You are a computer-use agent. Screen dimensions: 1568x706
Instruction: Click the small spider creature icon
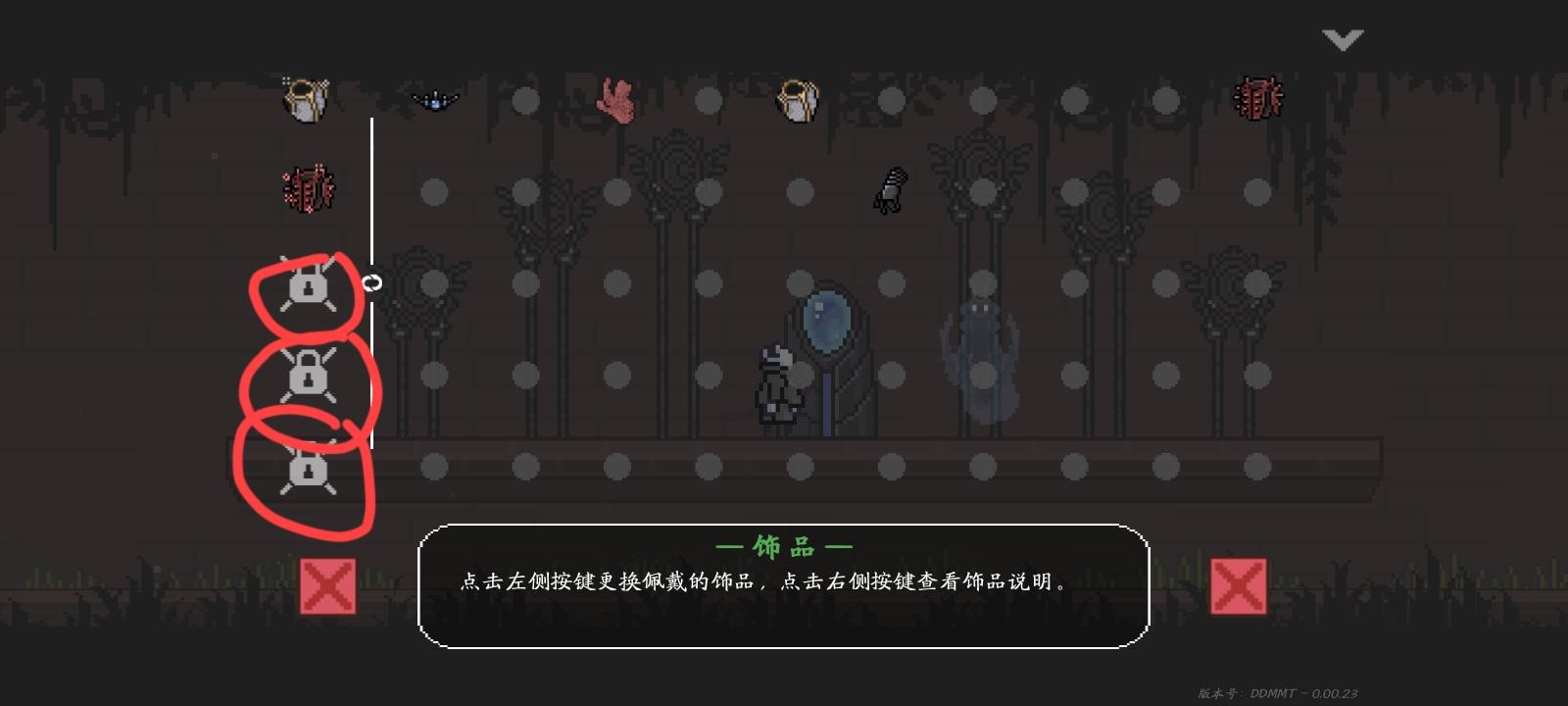click(890, 189)
